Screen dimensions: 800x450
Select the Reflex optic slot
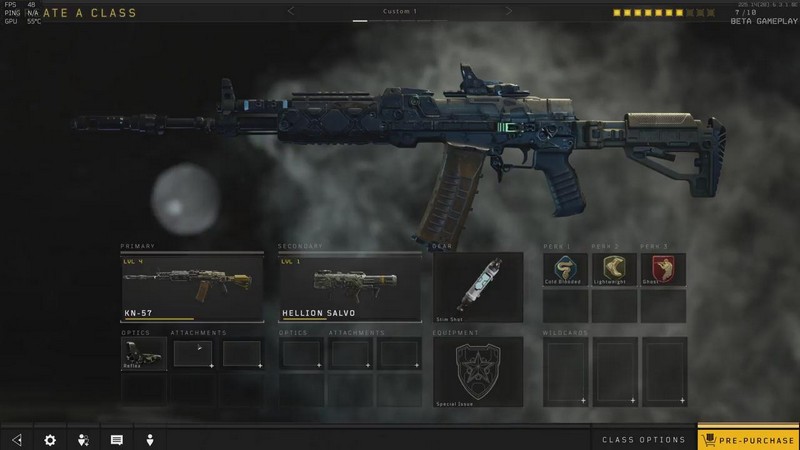143,354
